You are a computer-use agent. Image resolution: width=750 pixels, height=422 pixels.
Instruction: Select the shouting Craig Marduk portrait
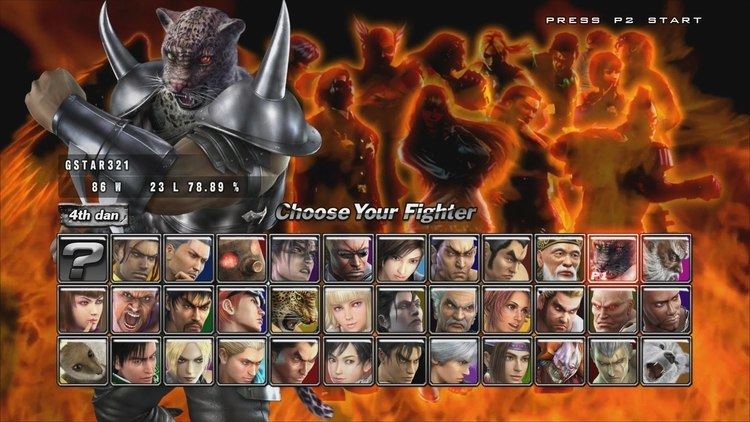(137, 310)
